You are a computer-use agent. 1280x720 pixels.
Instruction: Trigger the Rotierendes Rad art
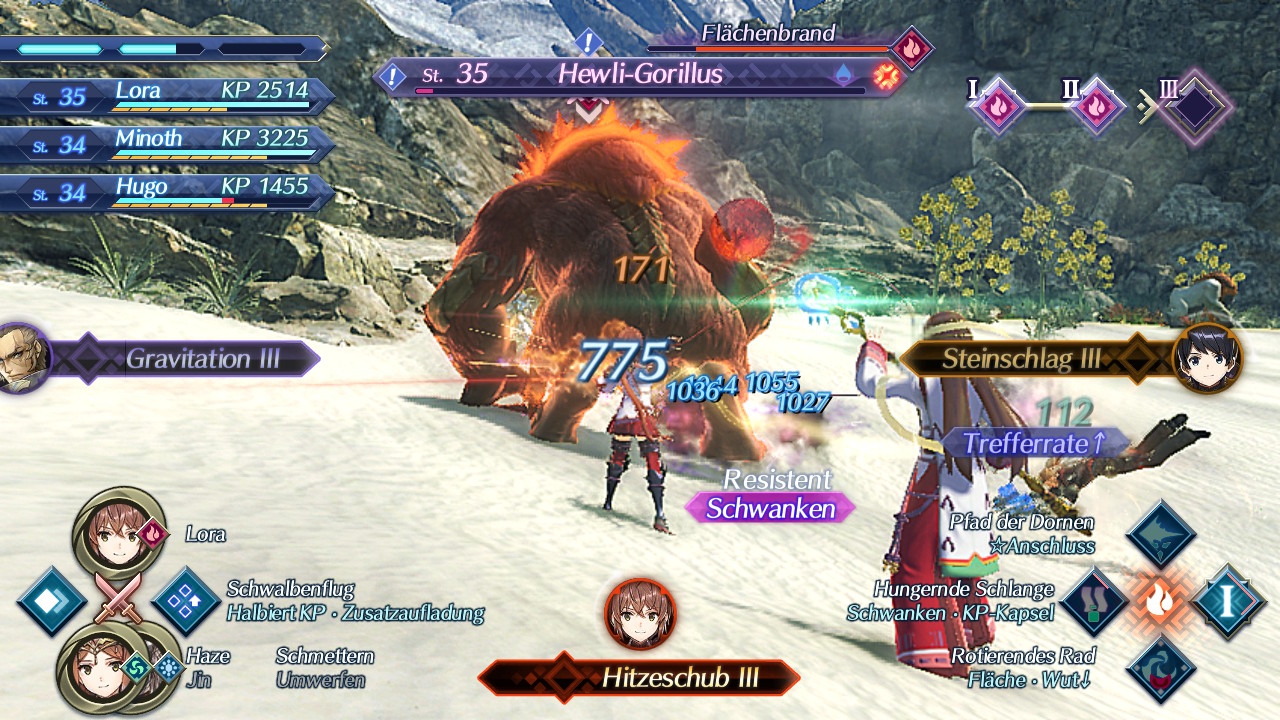tap(1161, 668)
